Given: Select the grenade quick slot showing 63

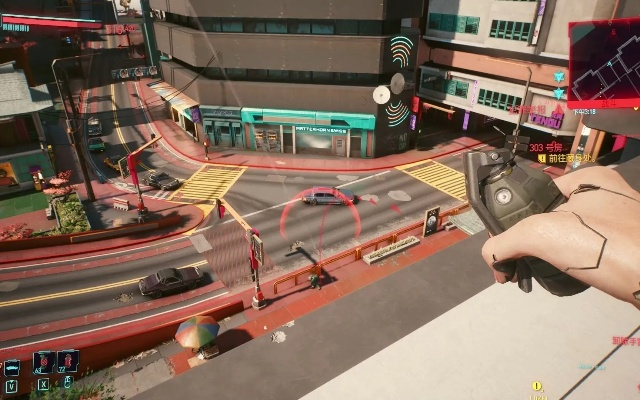Looking at the screenshot, I should pos(43,361).
